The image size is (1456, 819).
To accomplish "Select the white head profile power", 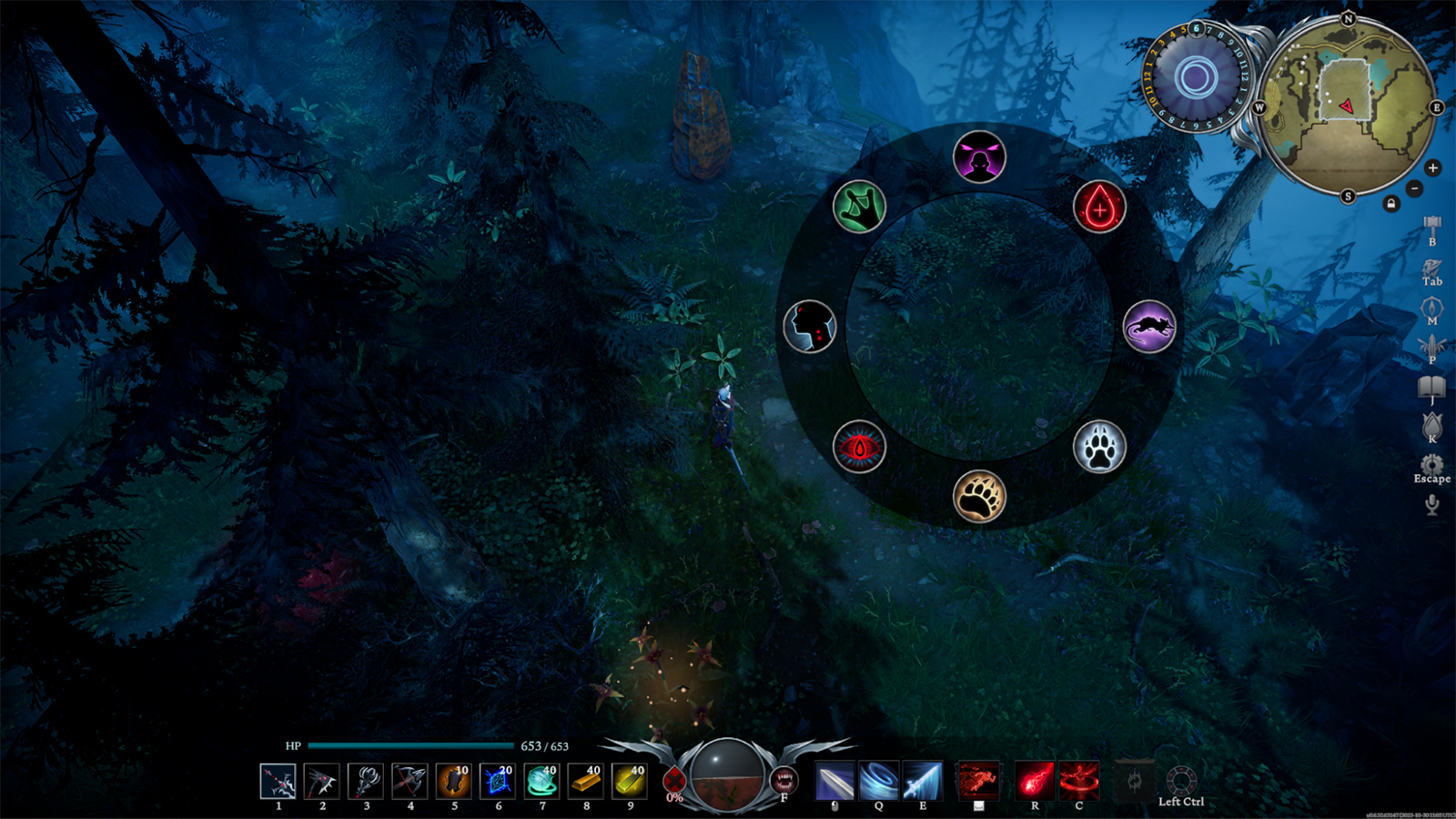I will (809, 326).
